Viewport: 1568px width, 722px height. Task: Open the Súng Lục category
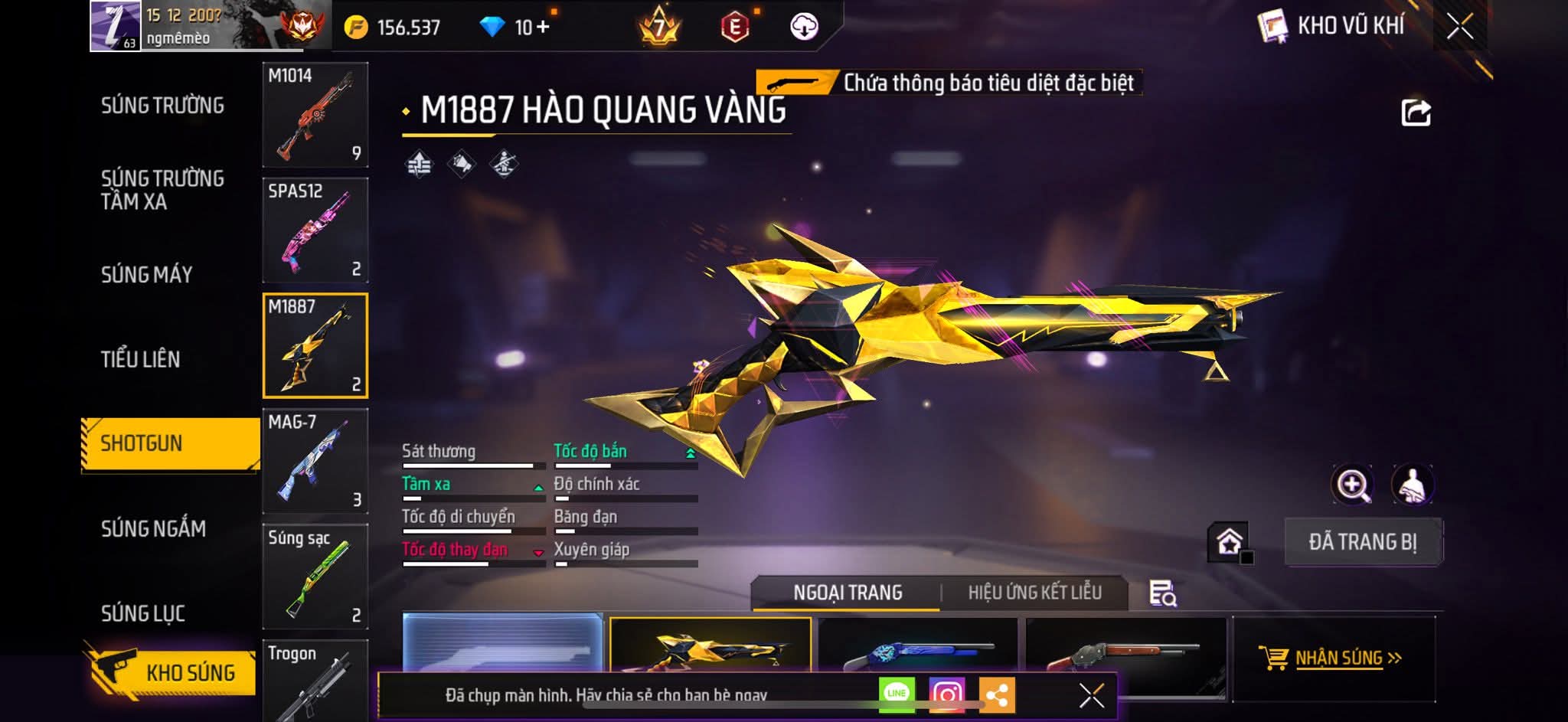click(x=143, y=613)
